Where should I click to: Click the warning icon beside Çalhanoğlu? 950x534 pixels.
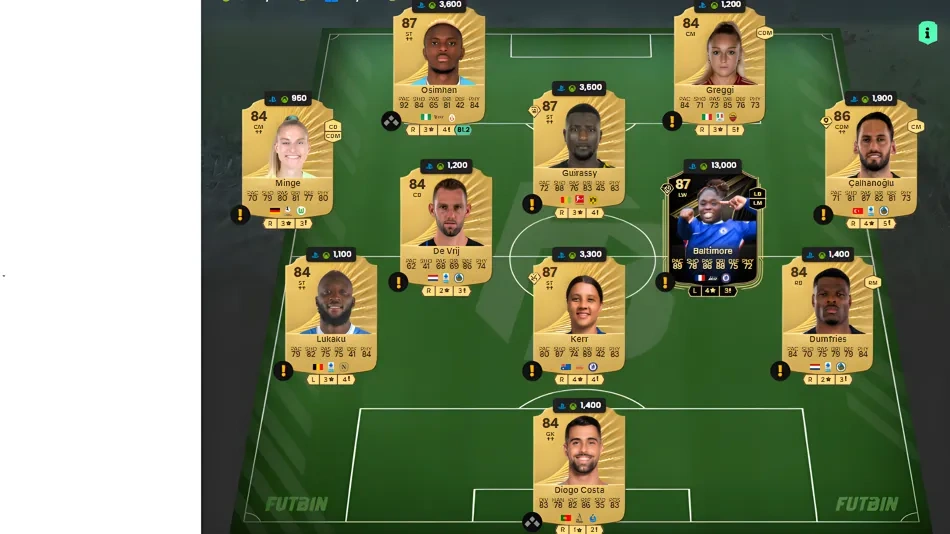[x=823, y=214]
